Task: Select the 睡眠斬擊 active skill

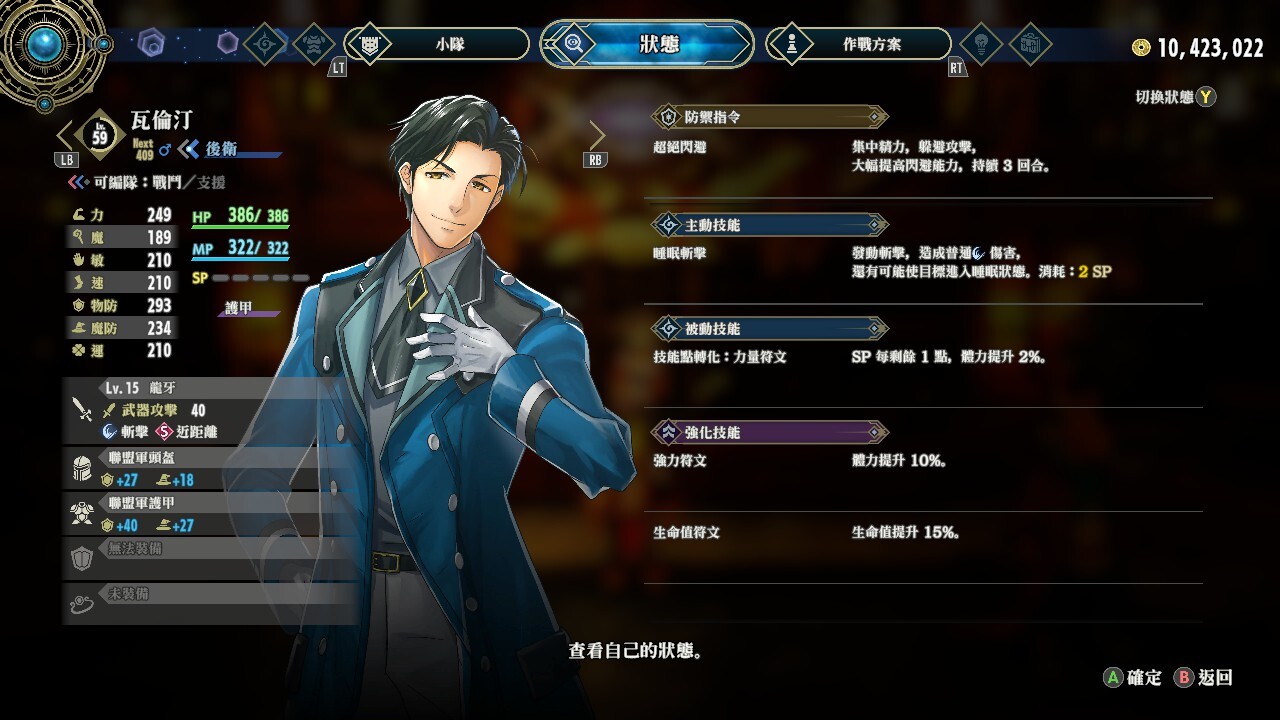Action: coord(680,253)
